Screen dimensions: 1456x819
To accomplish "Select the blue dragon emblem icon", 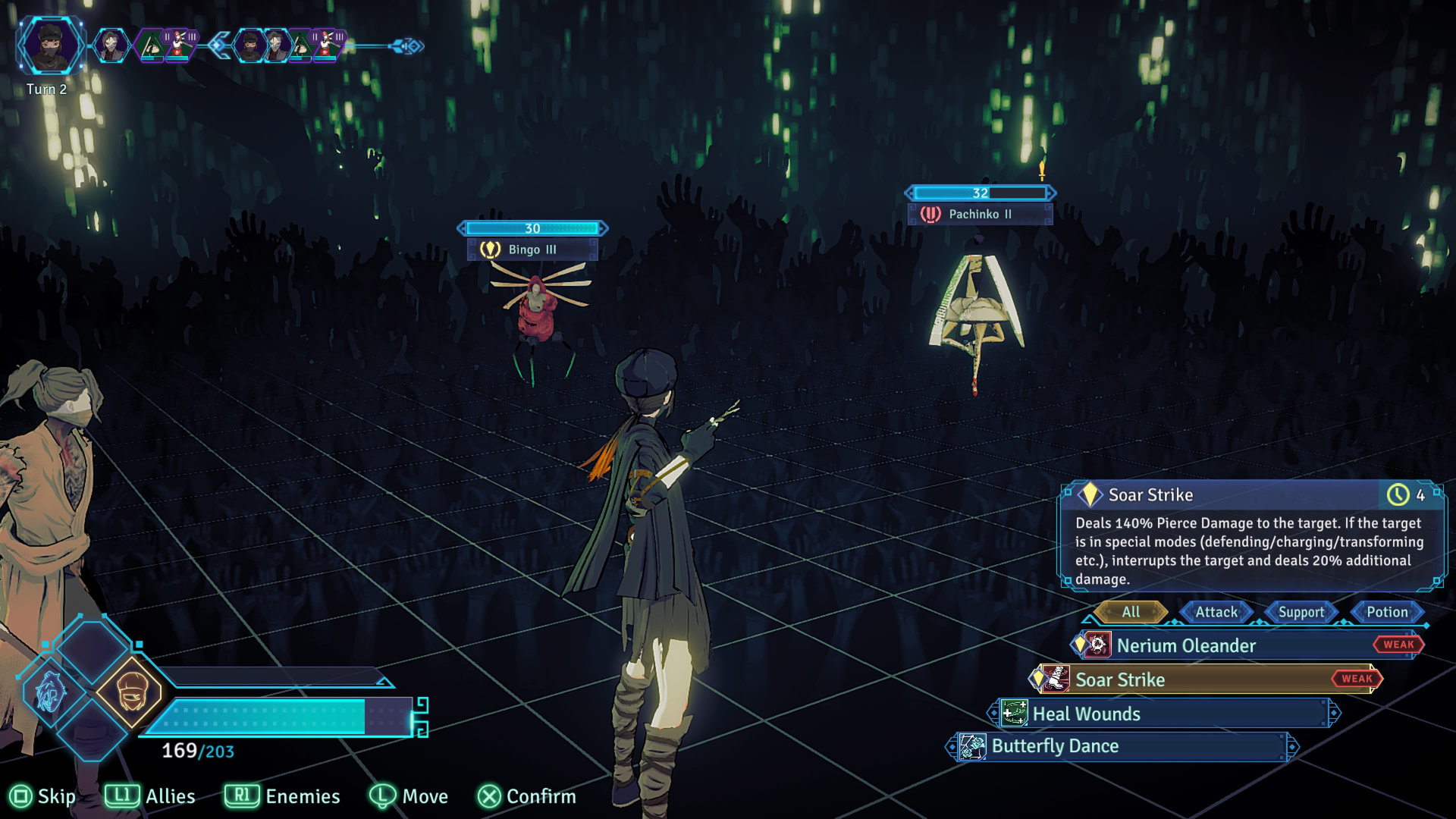I will point(51,692).
